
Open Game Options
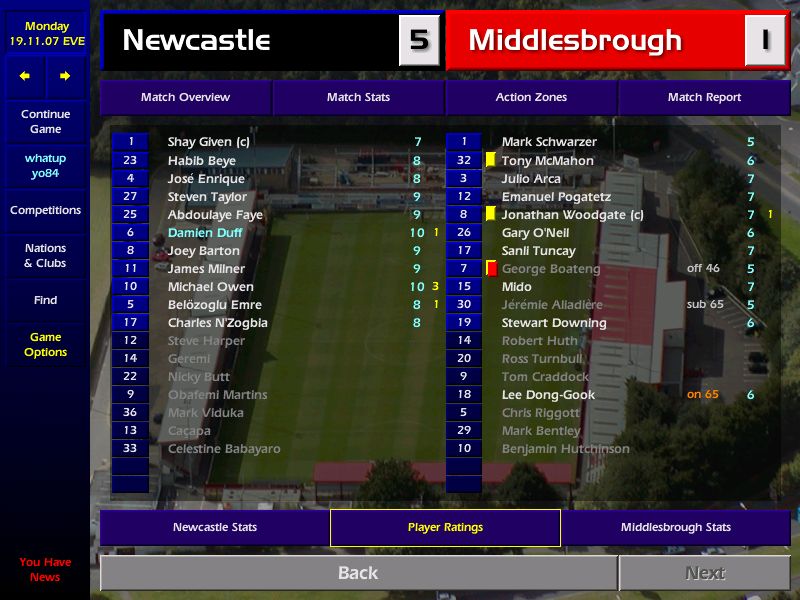coord(45,345)
